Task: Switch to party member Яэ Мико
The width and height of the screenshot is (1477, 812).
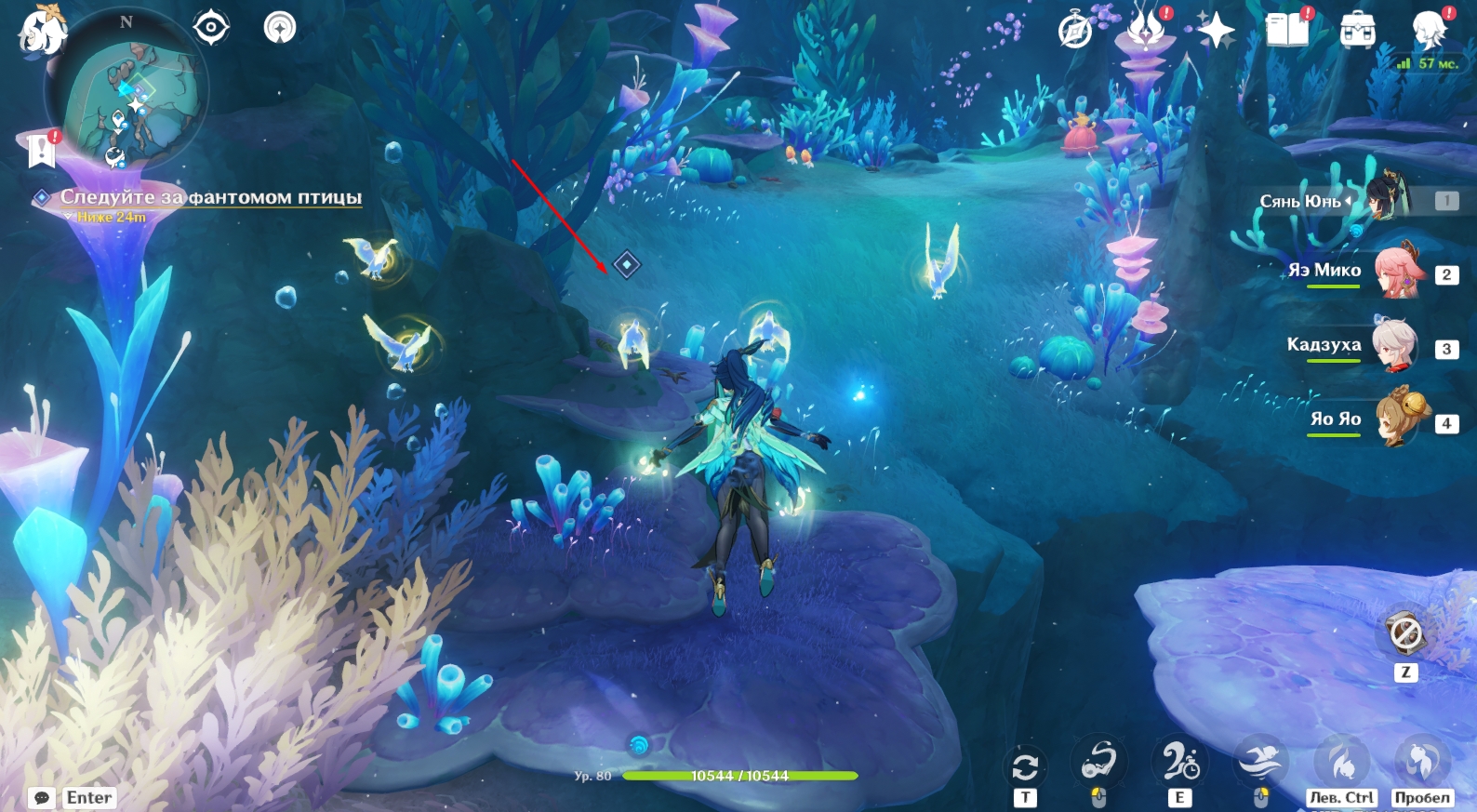Action: coord(1395,271)
